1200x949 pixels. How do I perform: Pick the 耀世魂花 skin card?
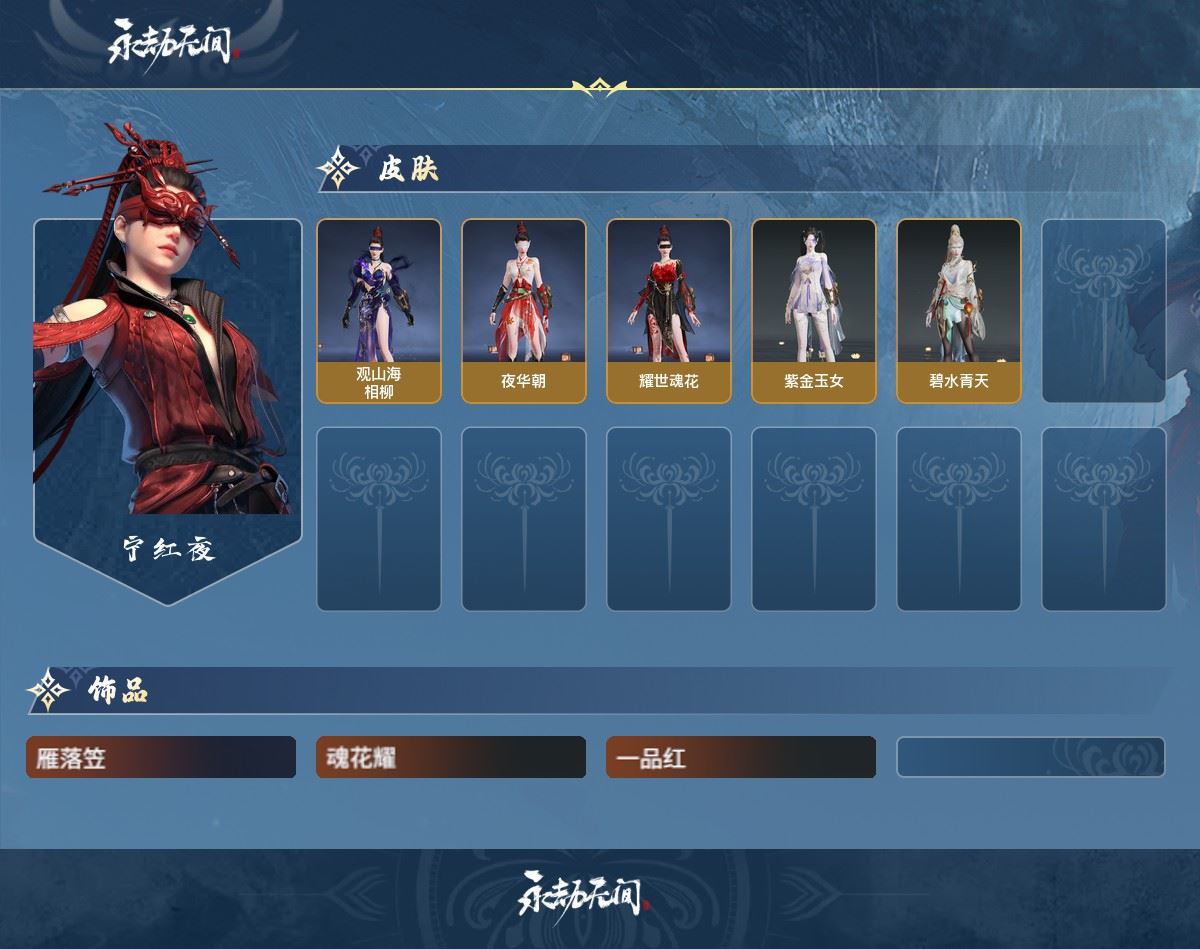pos(669,311)
